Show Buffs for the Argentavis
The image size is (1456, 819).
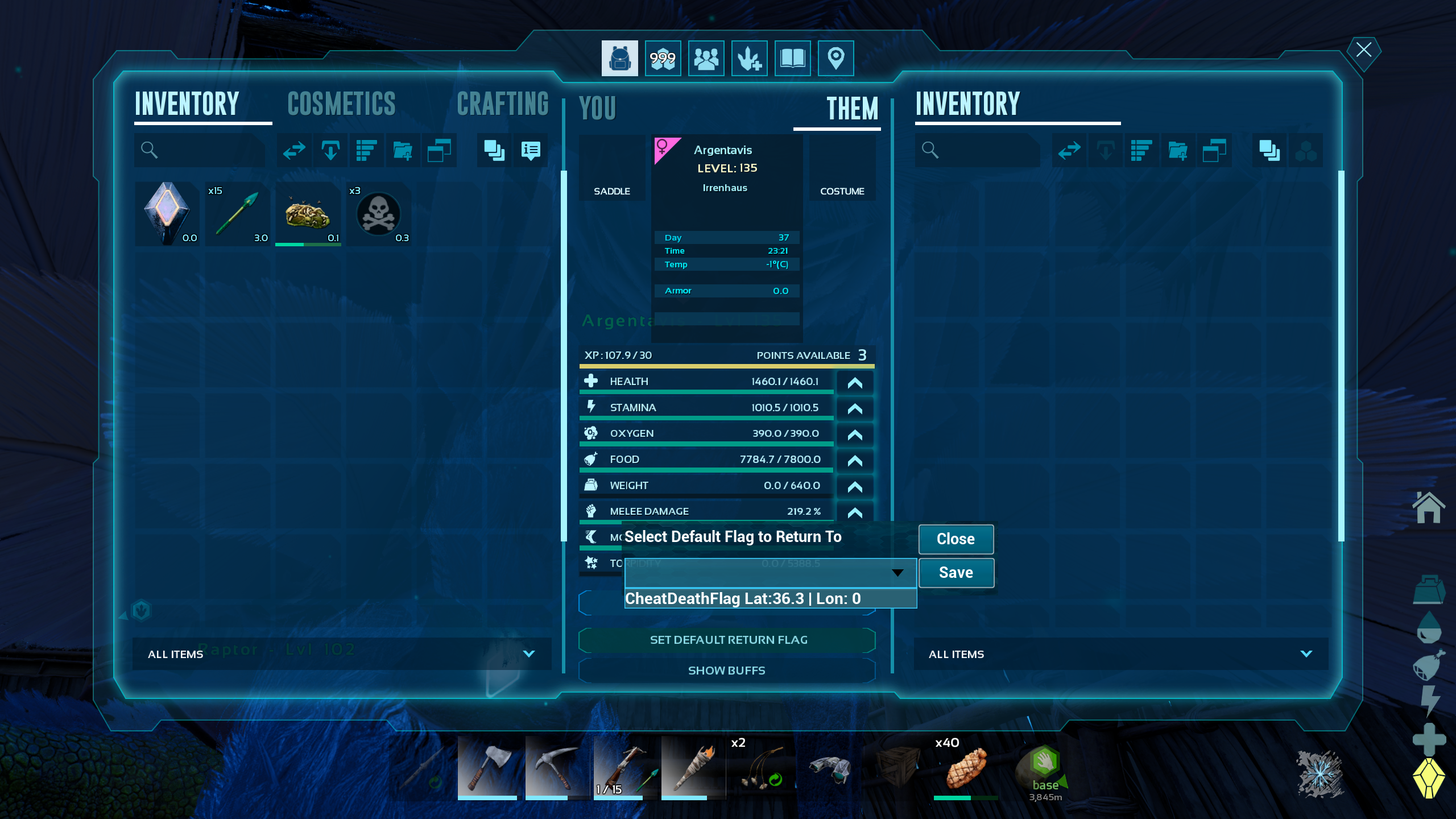point(727,671)
